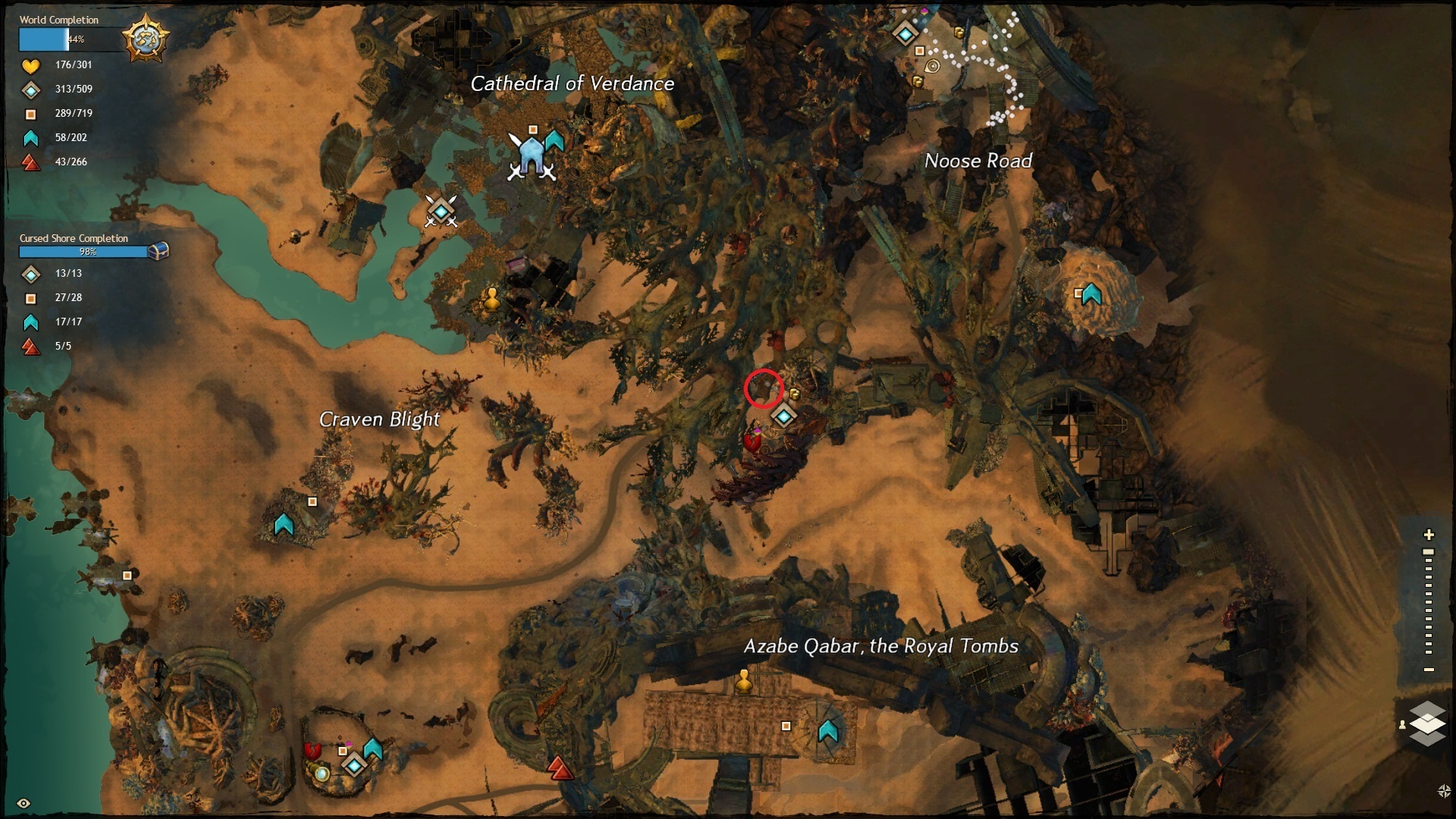1456x819 pixels.
Task: Toggle the eye icon for map display options
Action: (24, 803)
